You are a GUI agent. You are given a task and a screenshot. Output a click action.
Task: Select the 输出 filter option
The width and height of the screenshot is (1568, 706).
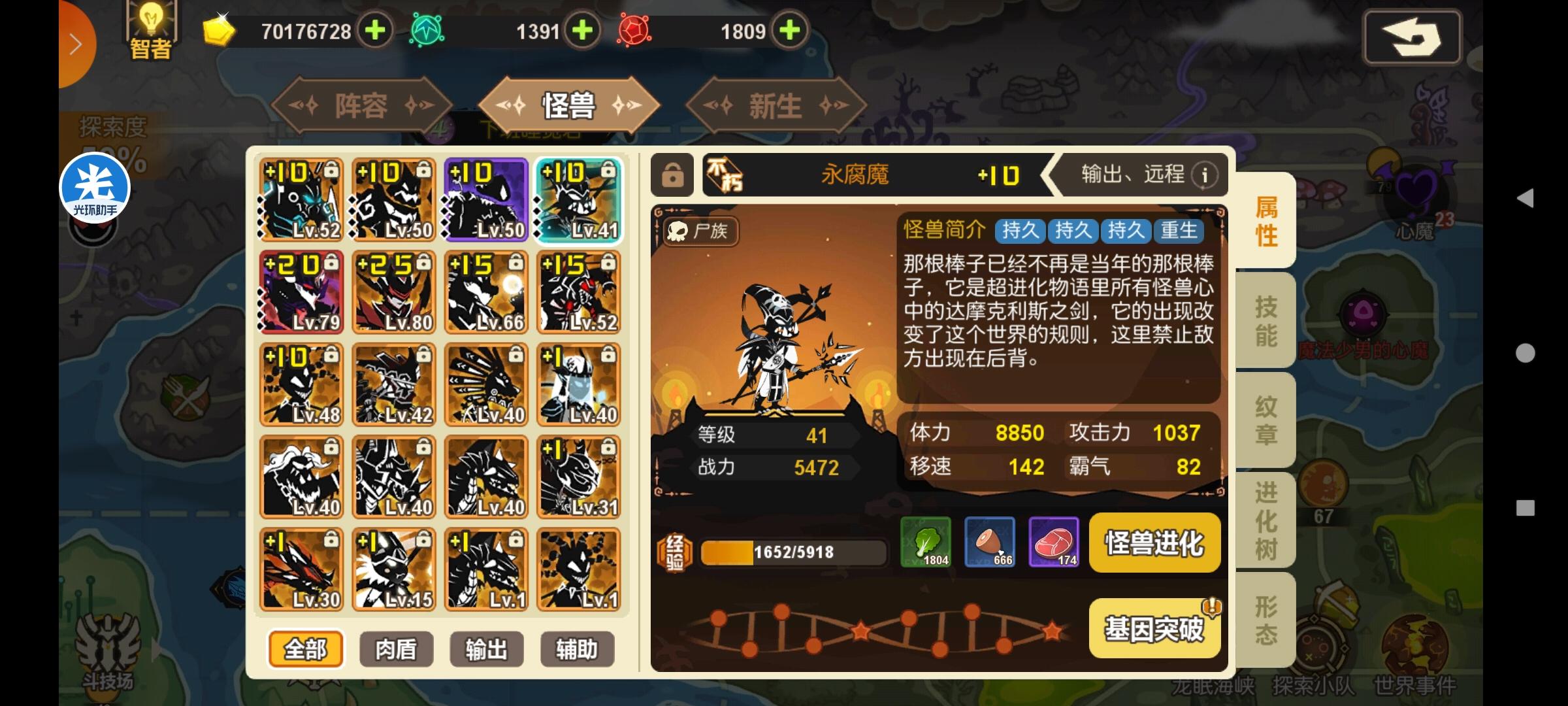coord(487,649)
